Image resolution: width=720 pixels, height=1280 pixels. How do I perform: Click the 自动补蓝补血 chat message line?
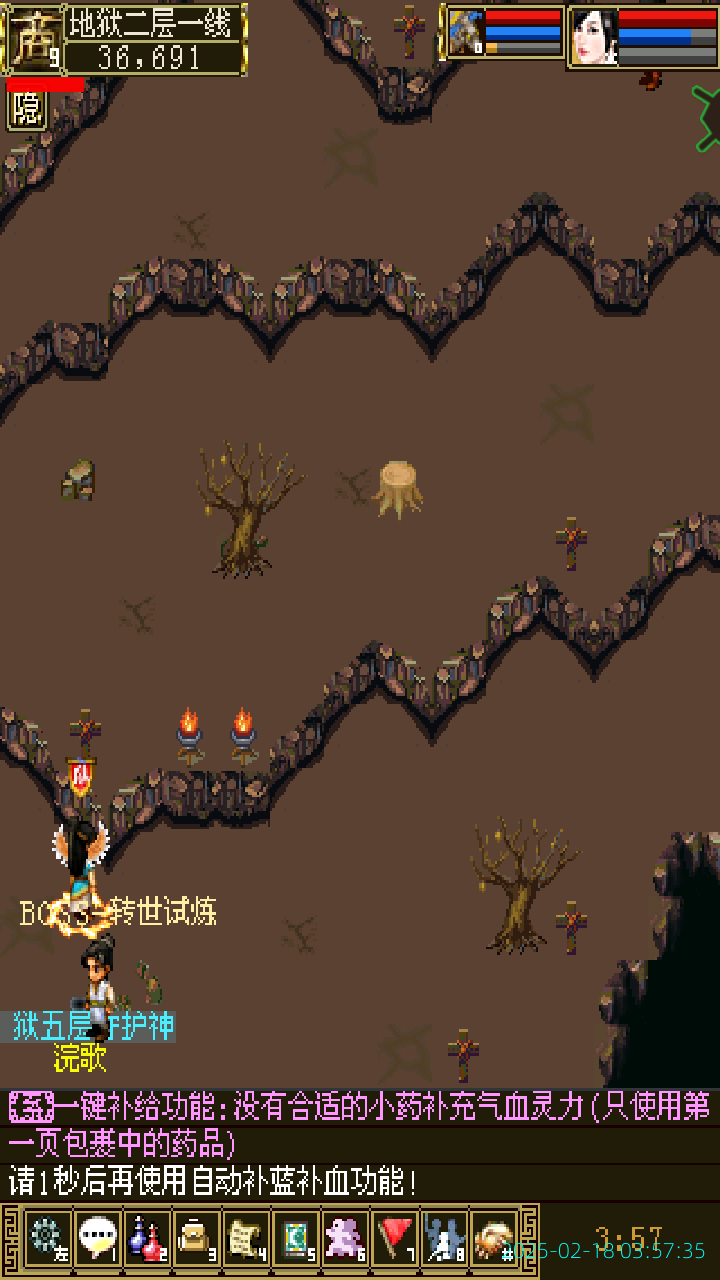pyautogui.click(x=213, y=1181)
